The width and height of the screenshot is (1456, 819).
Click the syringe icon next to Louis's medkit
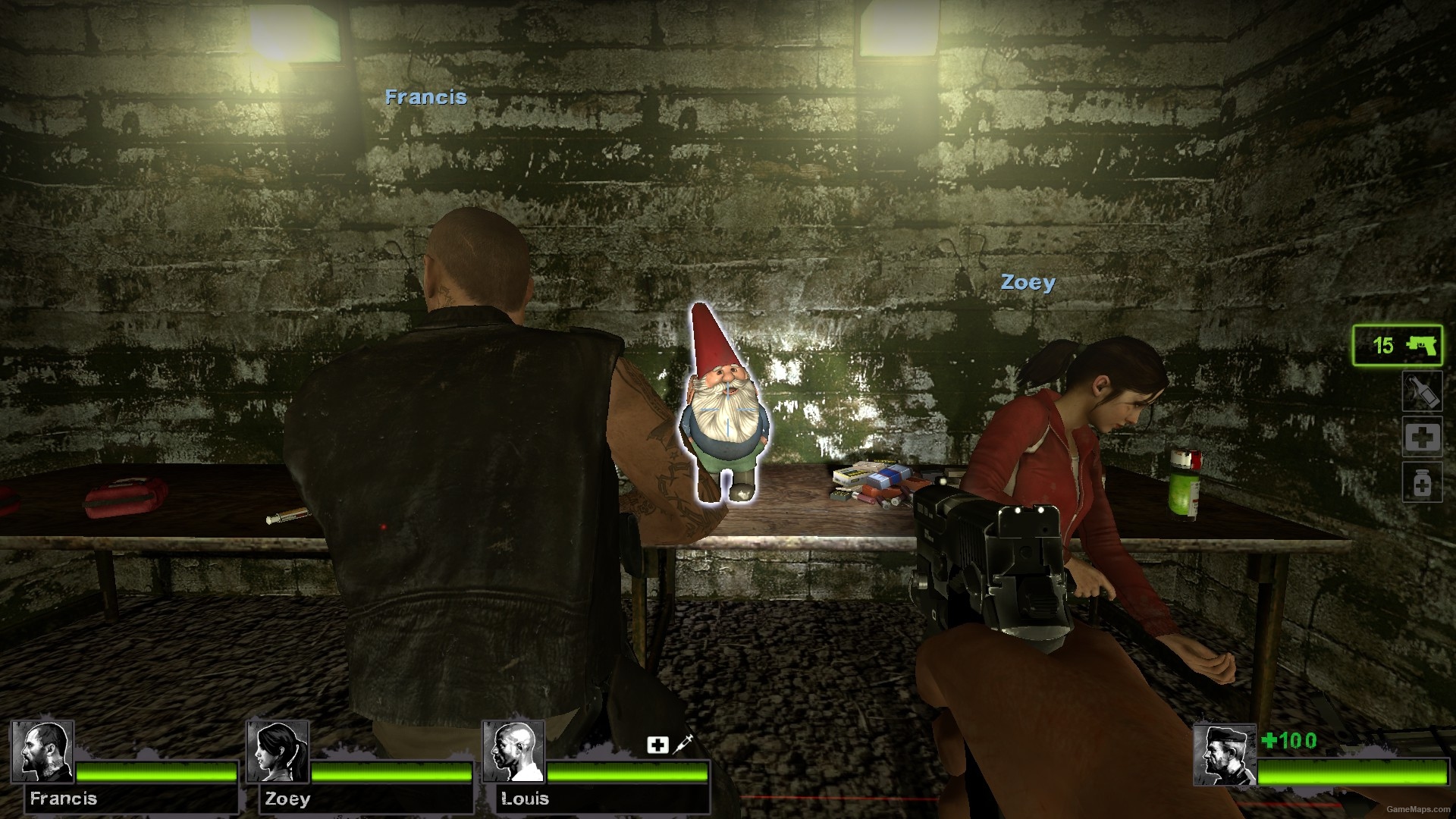[679, 746]
